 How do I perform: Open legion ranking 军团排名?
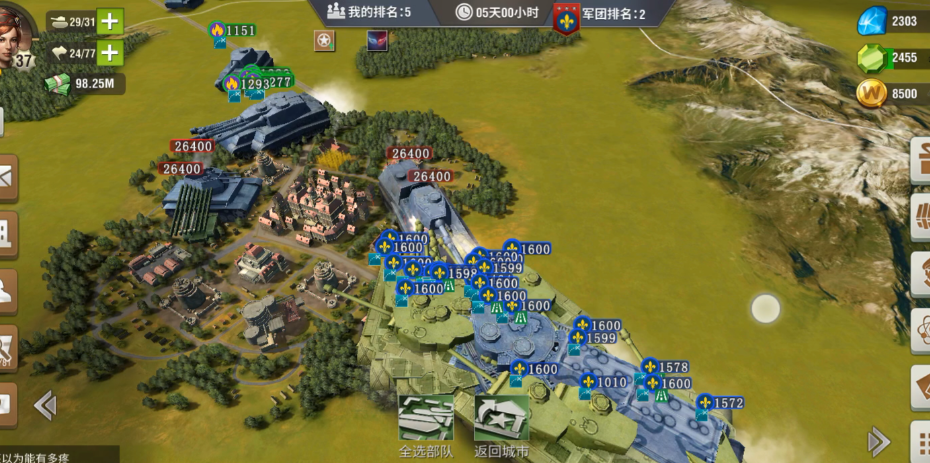[598, 14]
